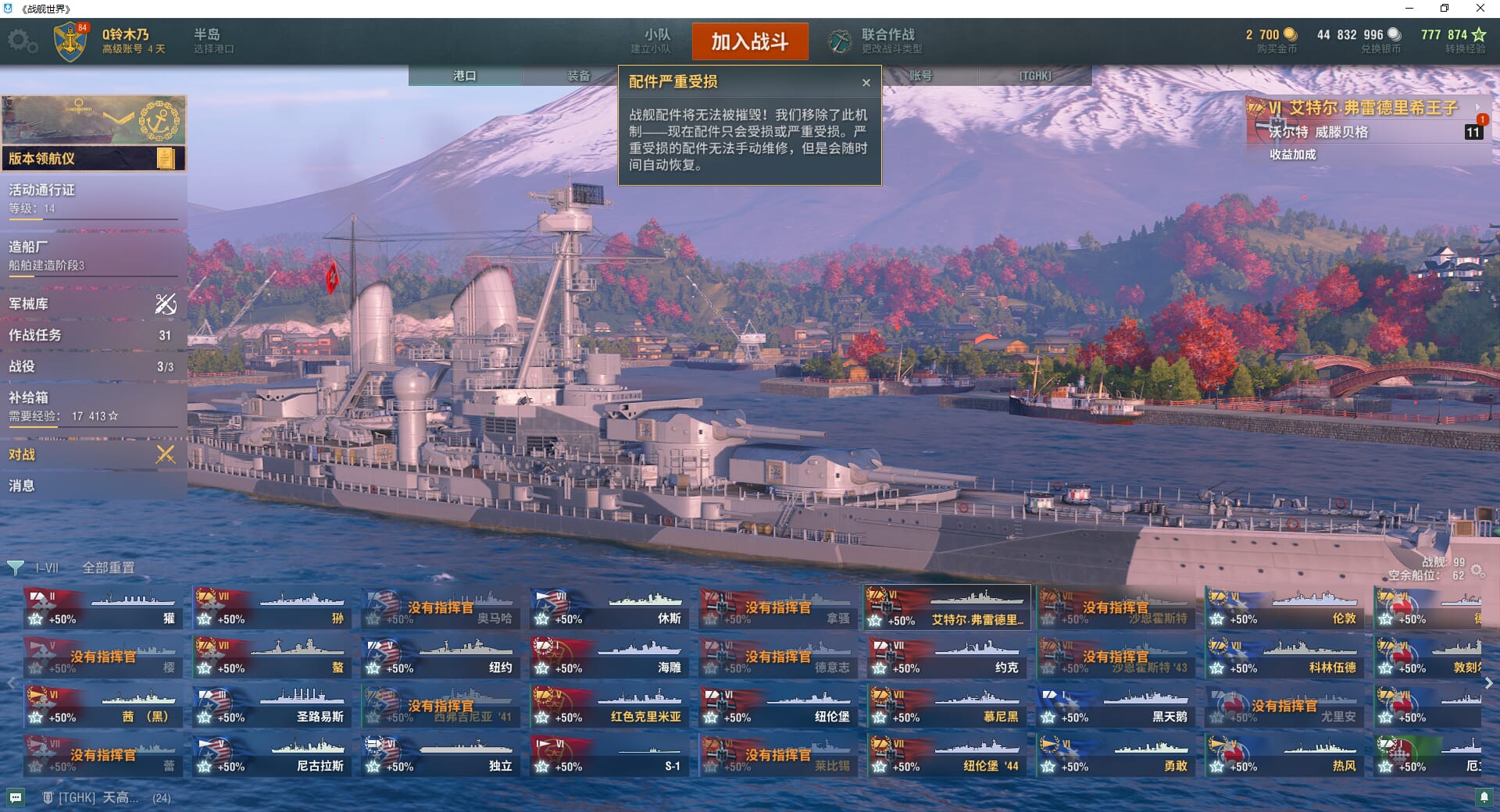Select the 伦敦 ship card
The height and width of the screenshot is (812, 1500).
pyautogui.click(x=1284, y=608)
